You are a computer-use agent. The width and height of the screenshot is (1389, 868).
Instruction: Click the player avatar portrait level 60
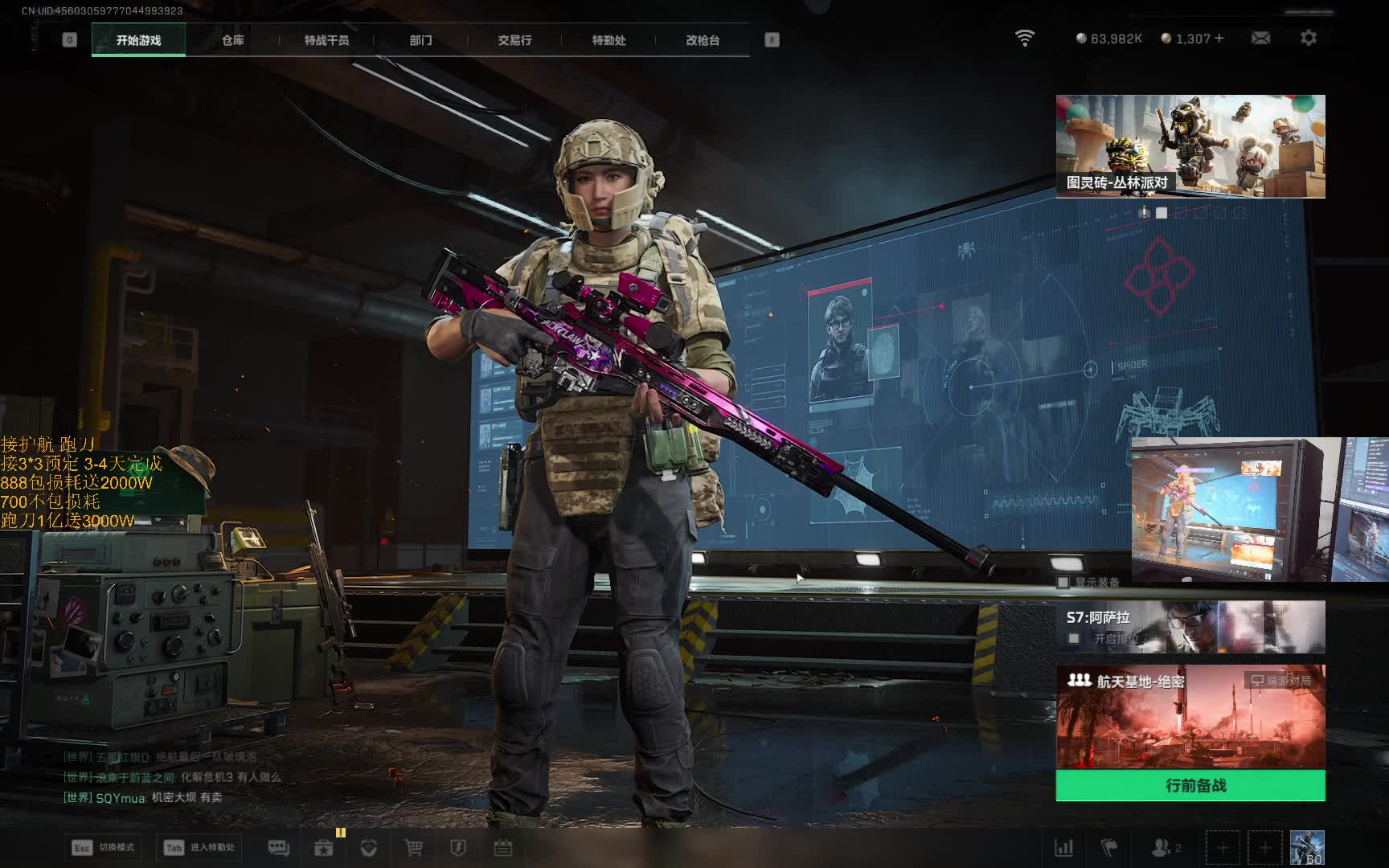pyautogui.click(x=1306, y=848)
